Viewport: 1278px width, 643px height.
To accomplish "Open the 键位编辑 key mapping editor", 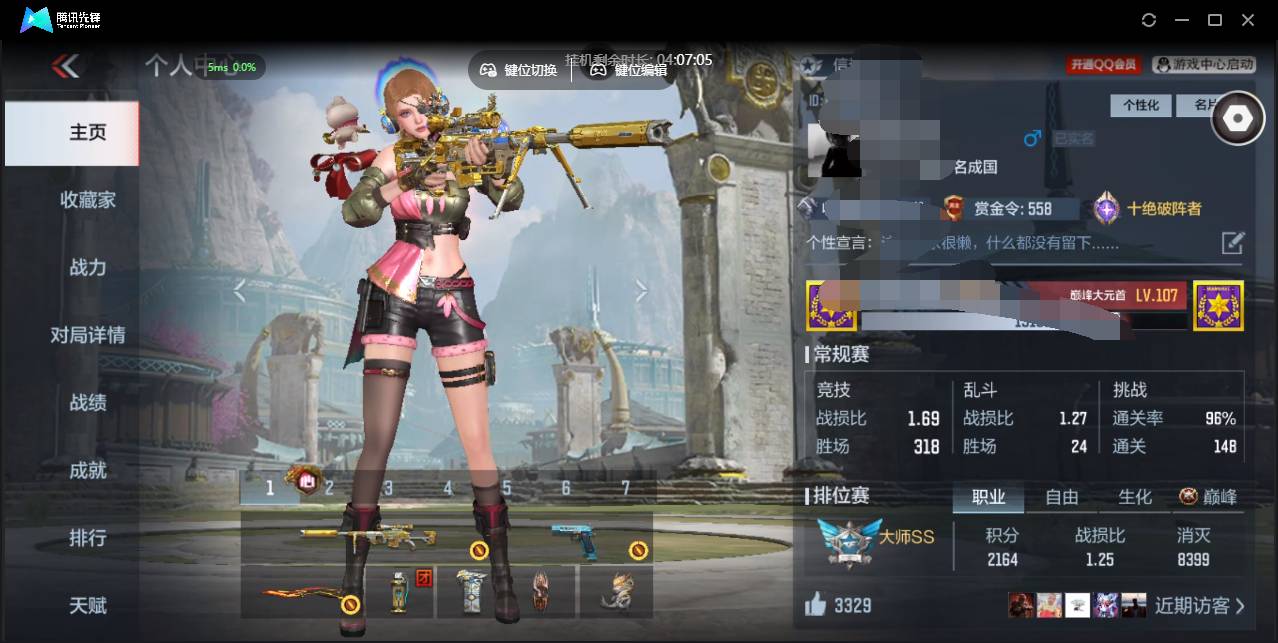I will coord(629,70).
